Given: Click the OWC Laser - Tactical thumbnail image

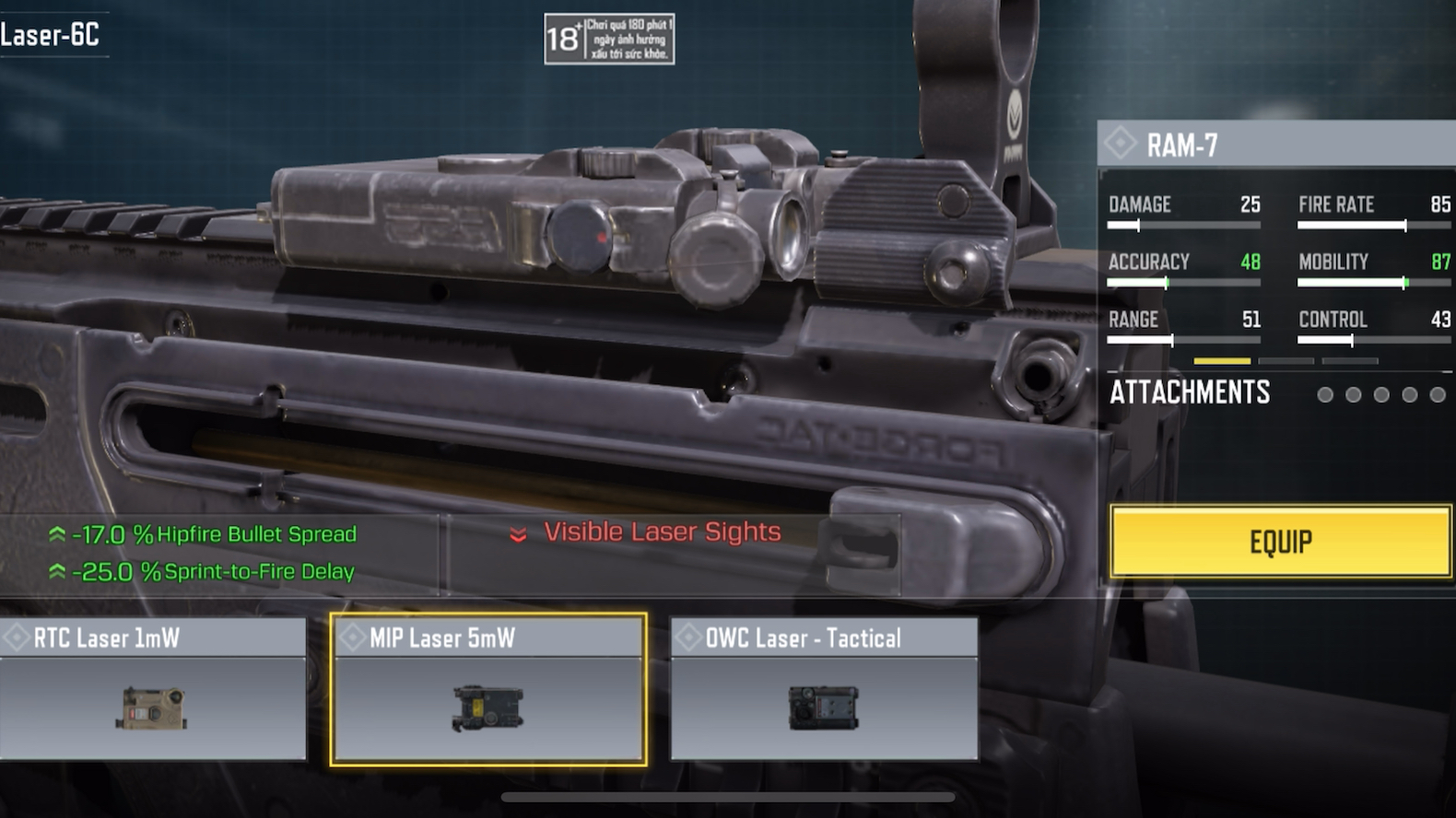Looking at the screenshot, I should pos(820,709).
